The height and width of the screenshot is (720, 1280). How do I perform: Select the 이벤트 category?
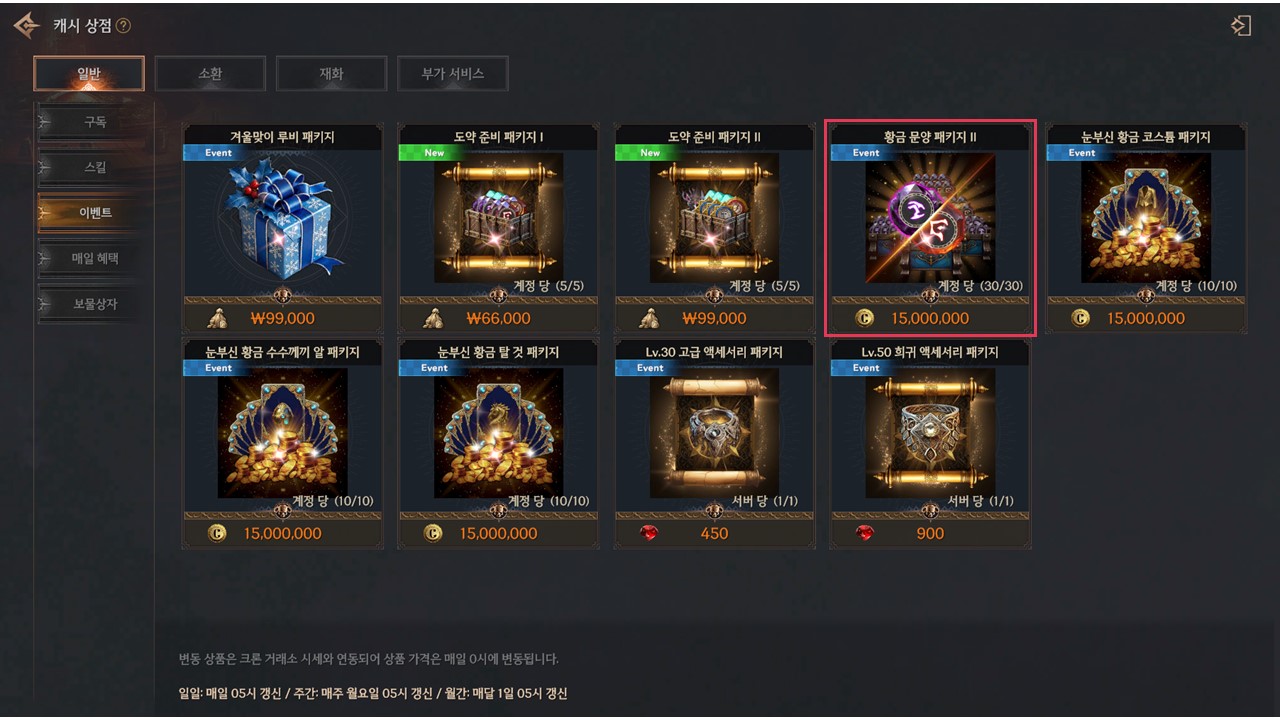tap(95, 213)
